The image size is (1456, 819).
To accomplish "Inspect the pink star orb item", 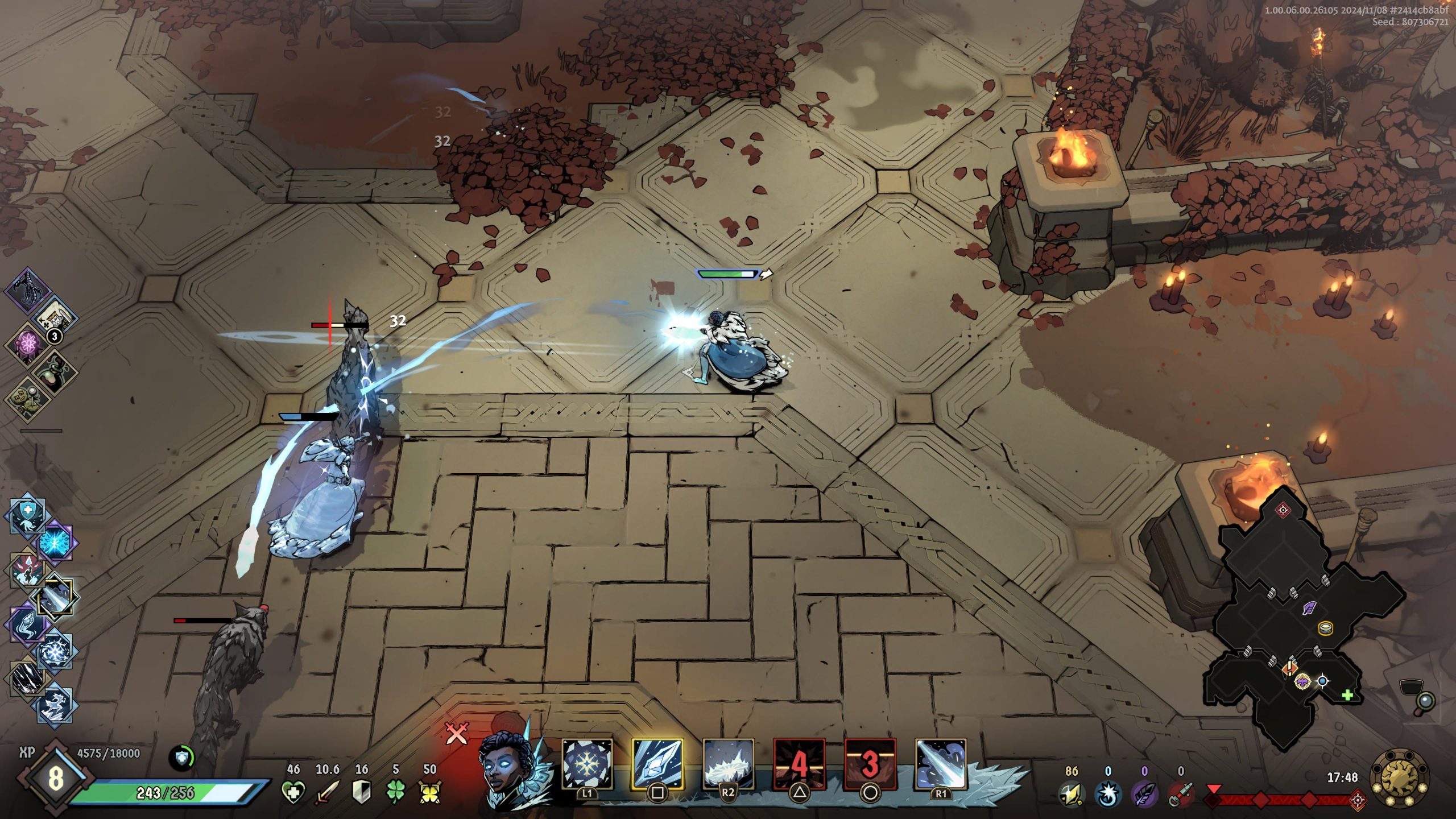I will [x=27, y=343].
